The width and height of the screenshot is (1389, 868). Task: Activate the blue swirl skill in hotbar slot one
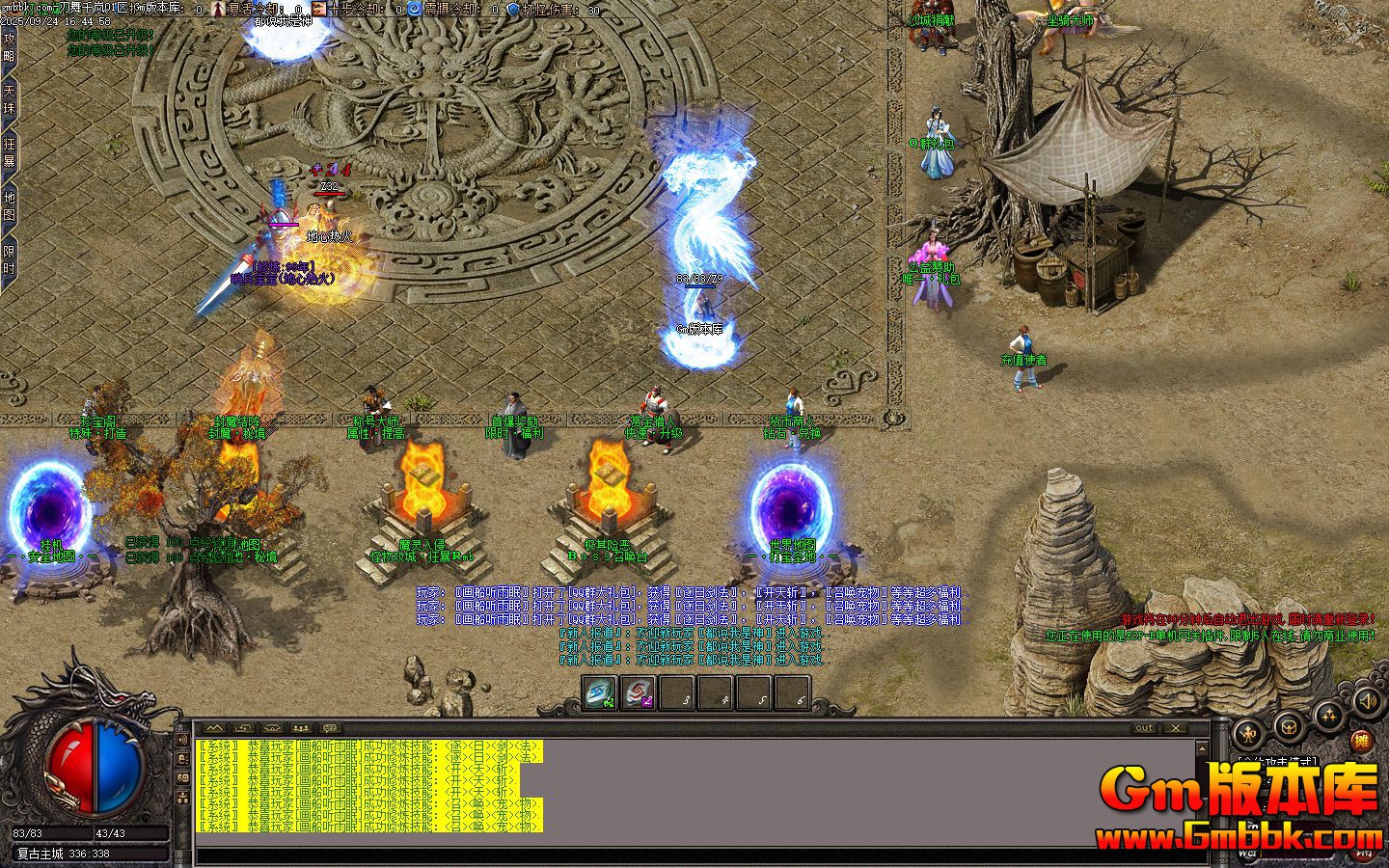[x=599, y=693]
